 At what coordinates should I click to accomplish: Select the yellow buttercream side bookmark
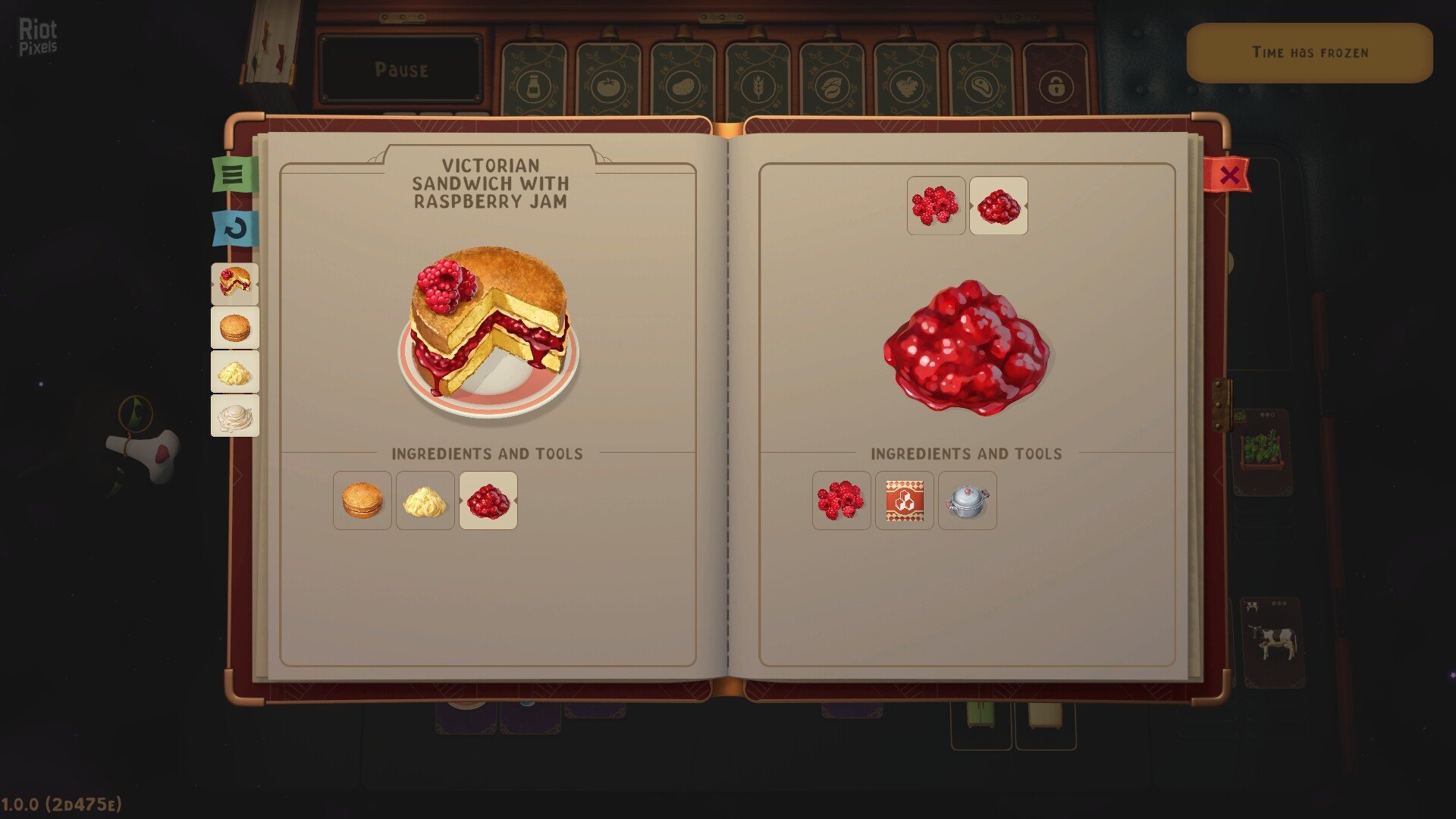point(235,372)
